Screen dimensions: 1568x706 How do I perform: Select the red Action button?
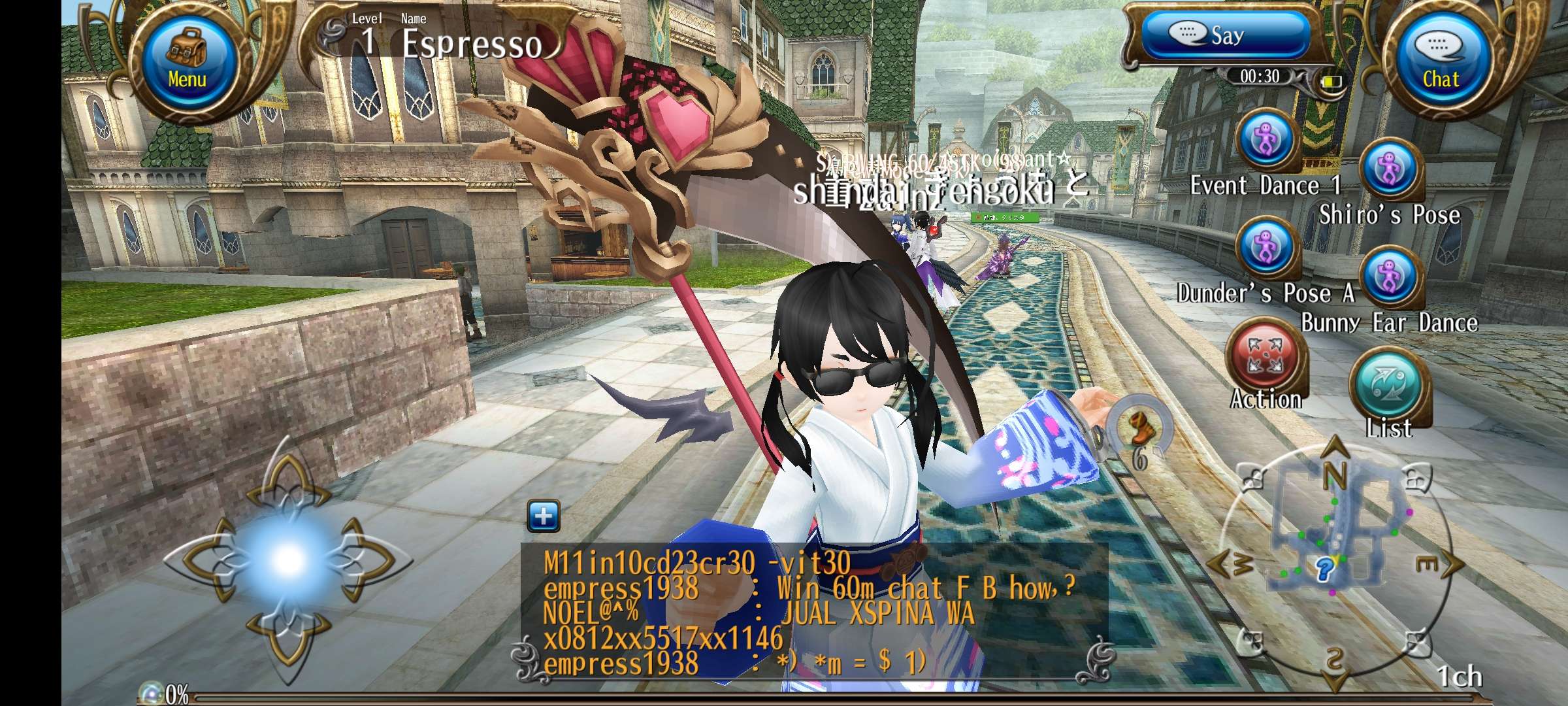click(x=1266, y=358)
